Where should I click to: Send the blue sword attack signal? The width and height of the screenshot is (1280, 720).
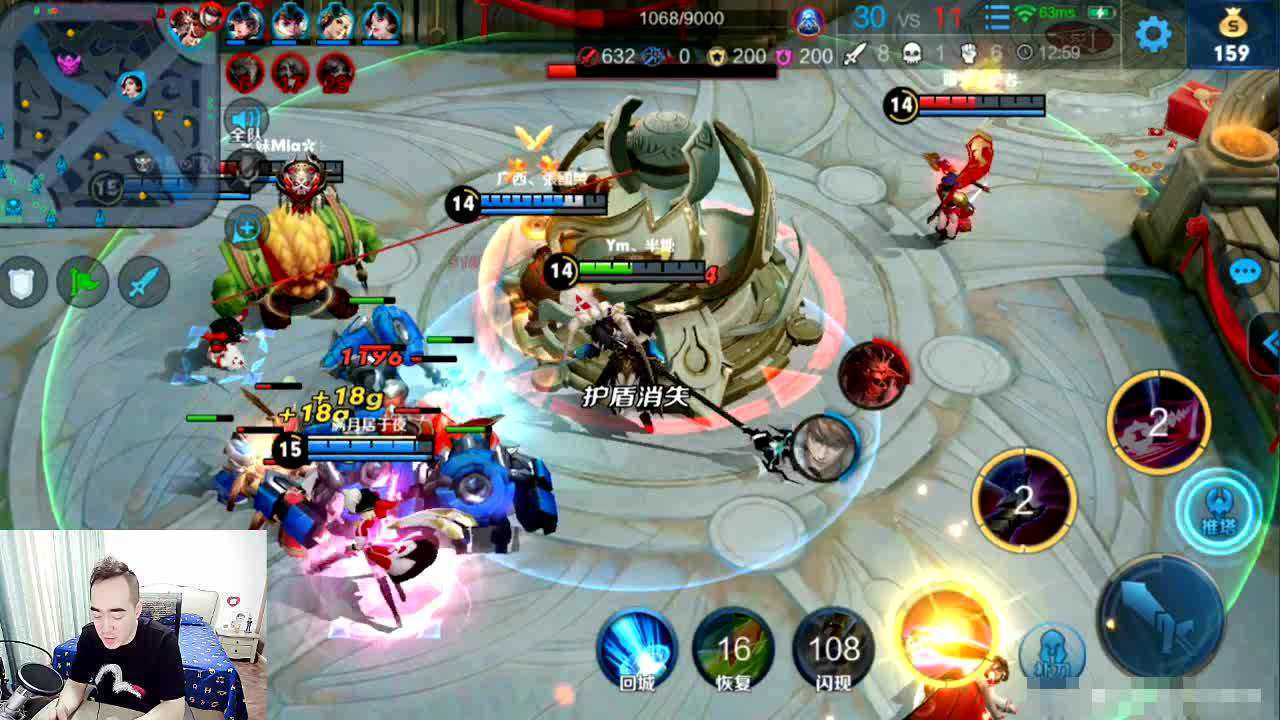pyautogui.click(x=144, y=282)
